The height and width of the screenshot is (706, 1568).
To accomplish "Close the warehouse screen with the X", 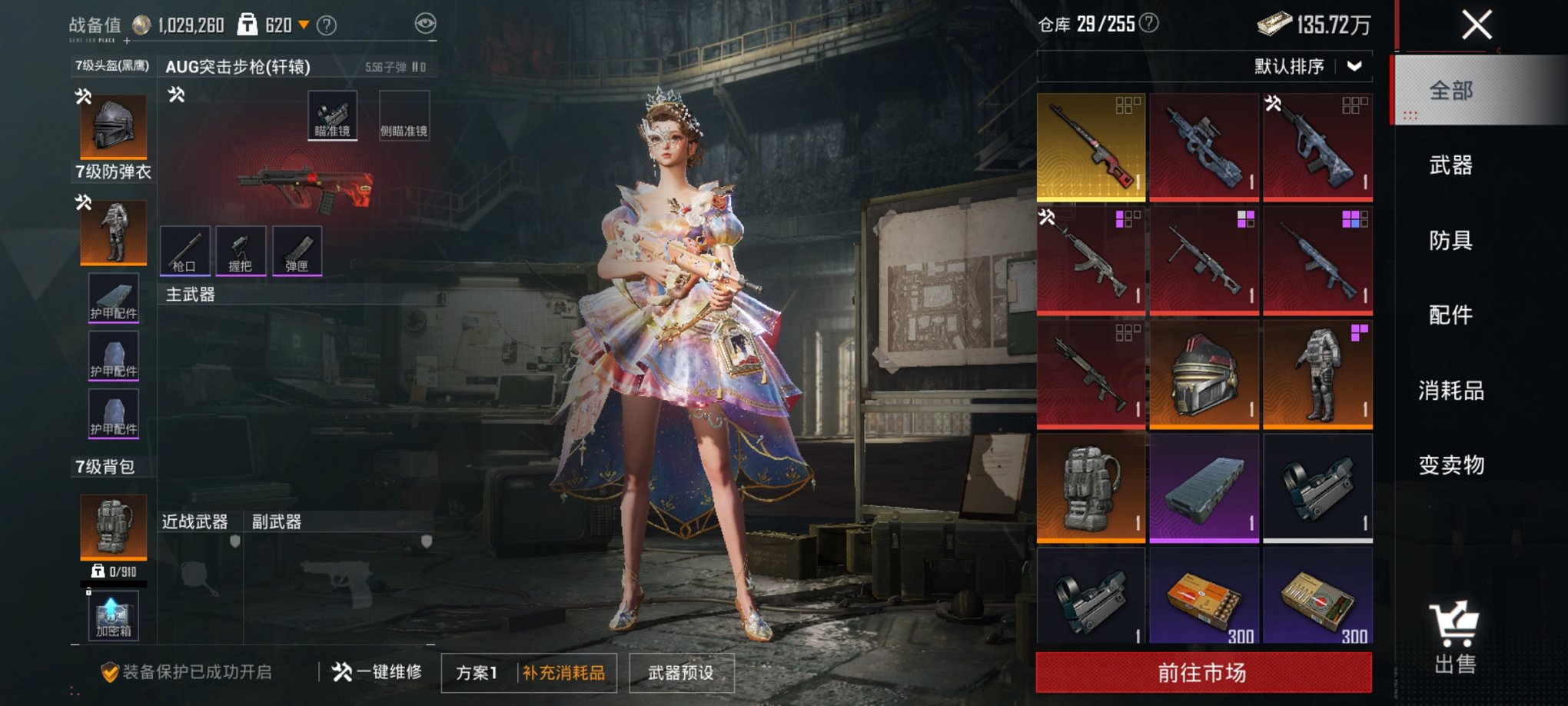I will coord(1477,25).
